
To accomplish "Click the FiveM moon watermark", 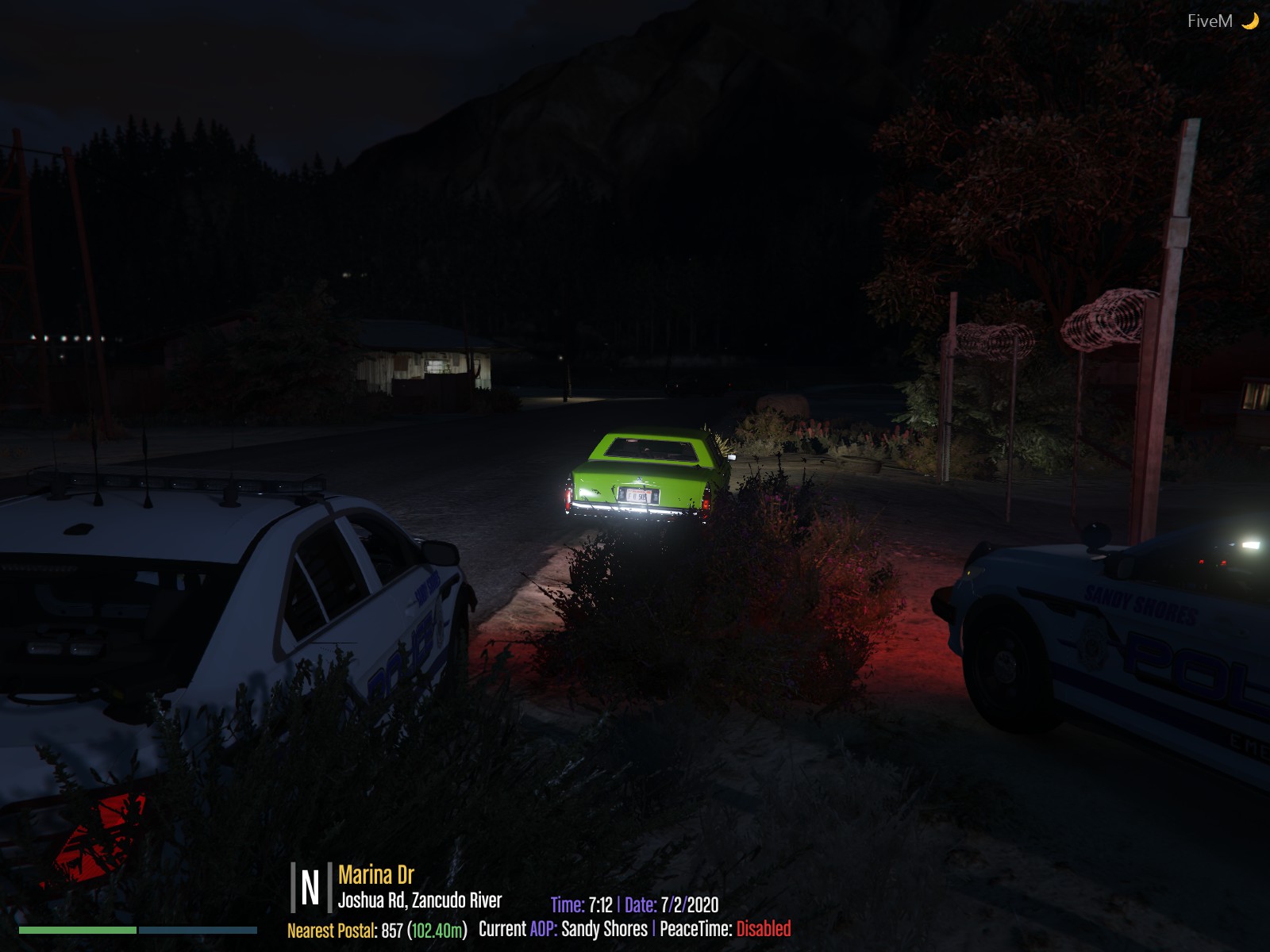I will point(1222,21).
